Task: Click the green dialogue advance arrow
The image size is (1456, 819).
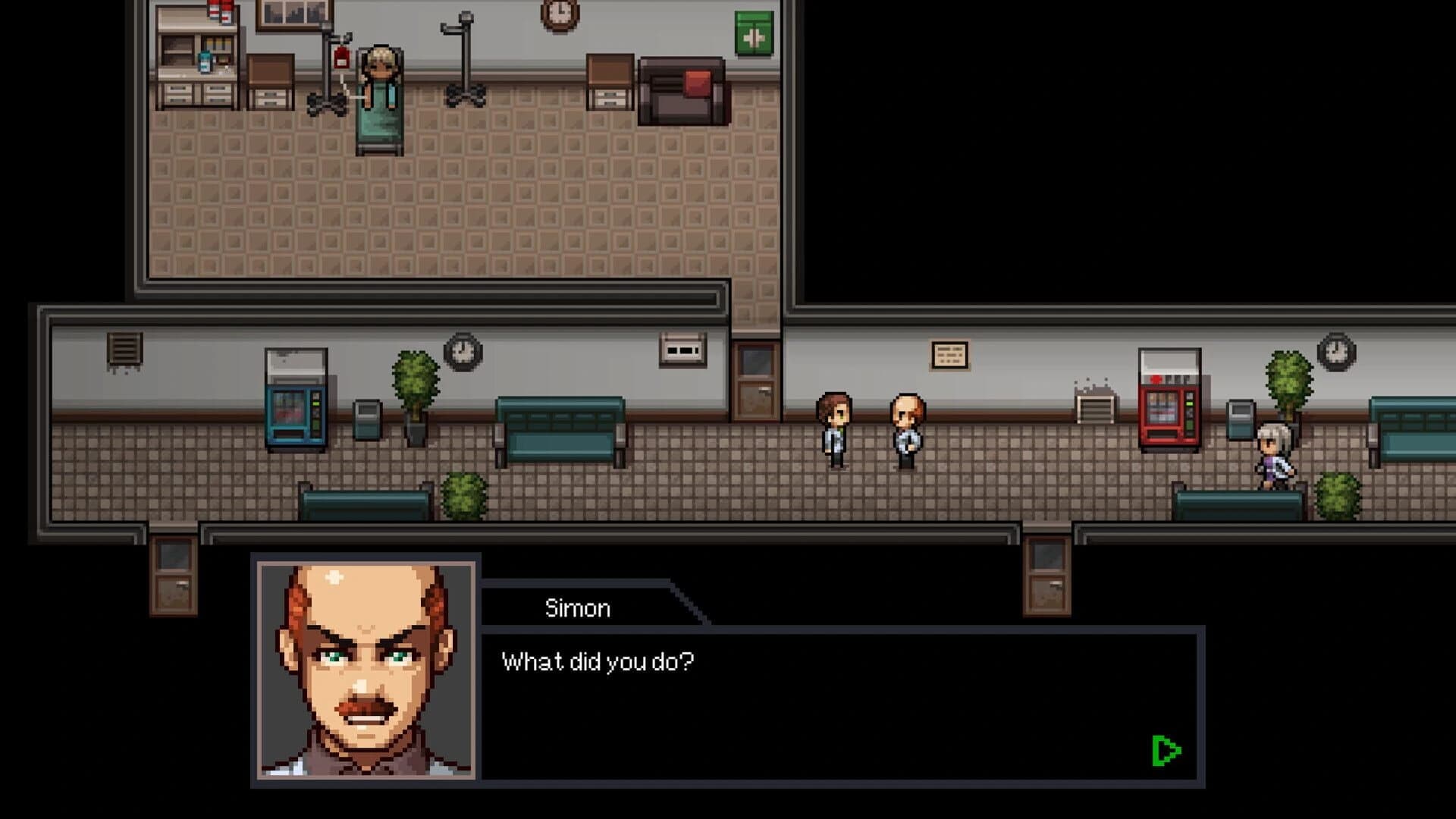Action: point(1166,751)
